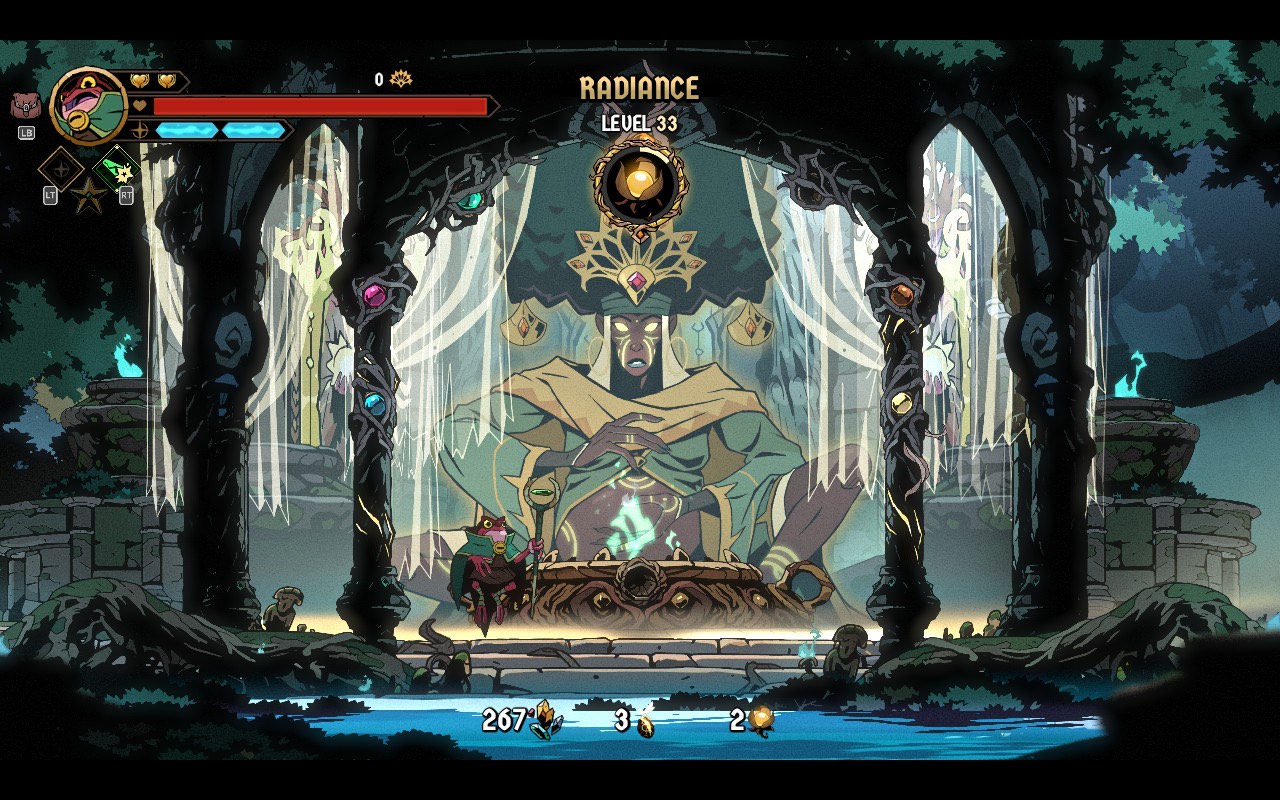Click the frog hero portrait
The height and width of the screenshot is (800, 1280).
88,105
